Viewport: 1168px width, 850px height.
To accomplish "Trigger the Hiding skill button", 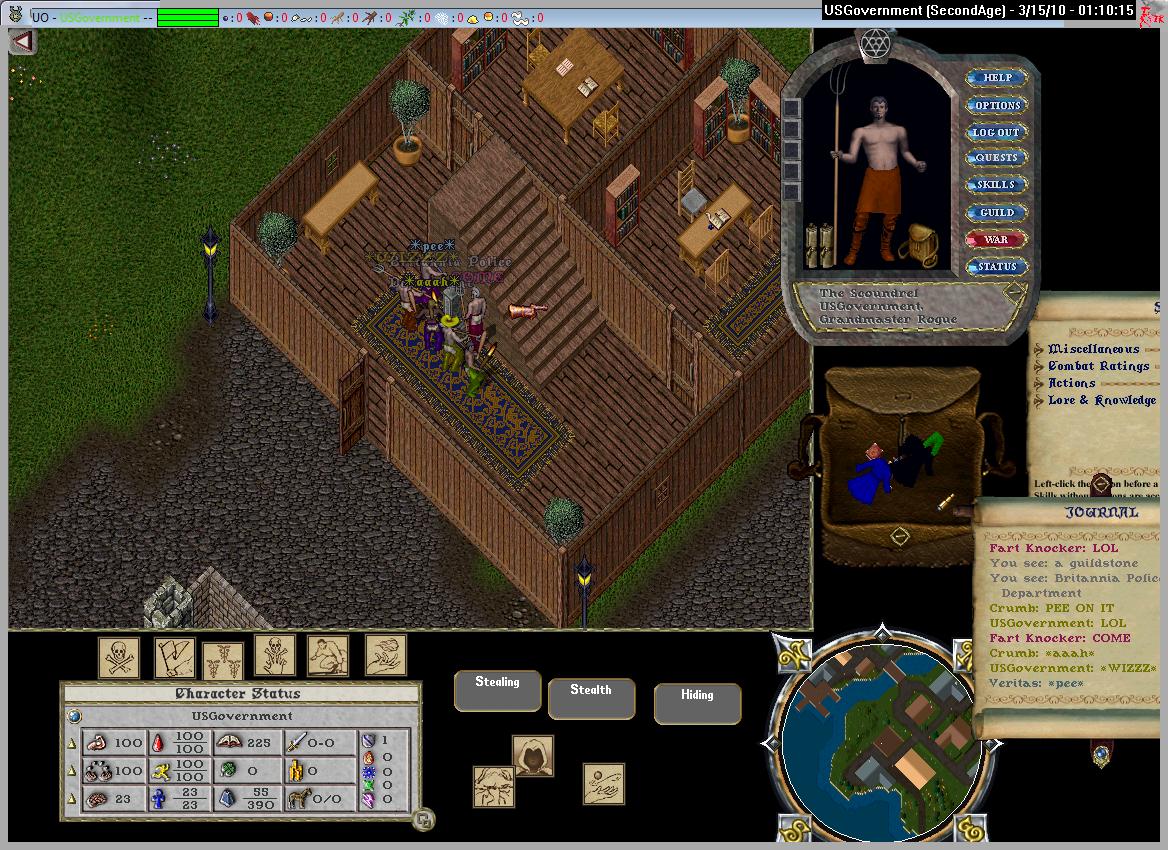I will pos(697,703).
